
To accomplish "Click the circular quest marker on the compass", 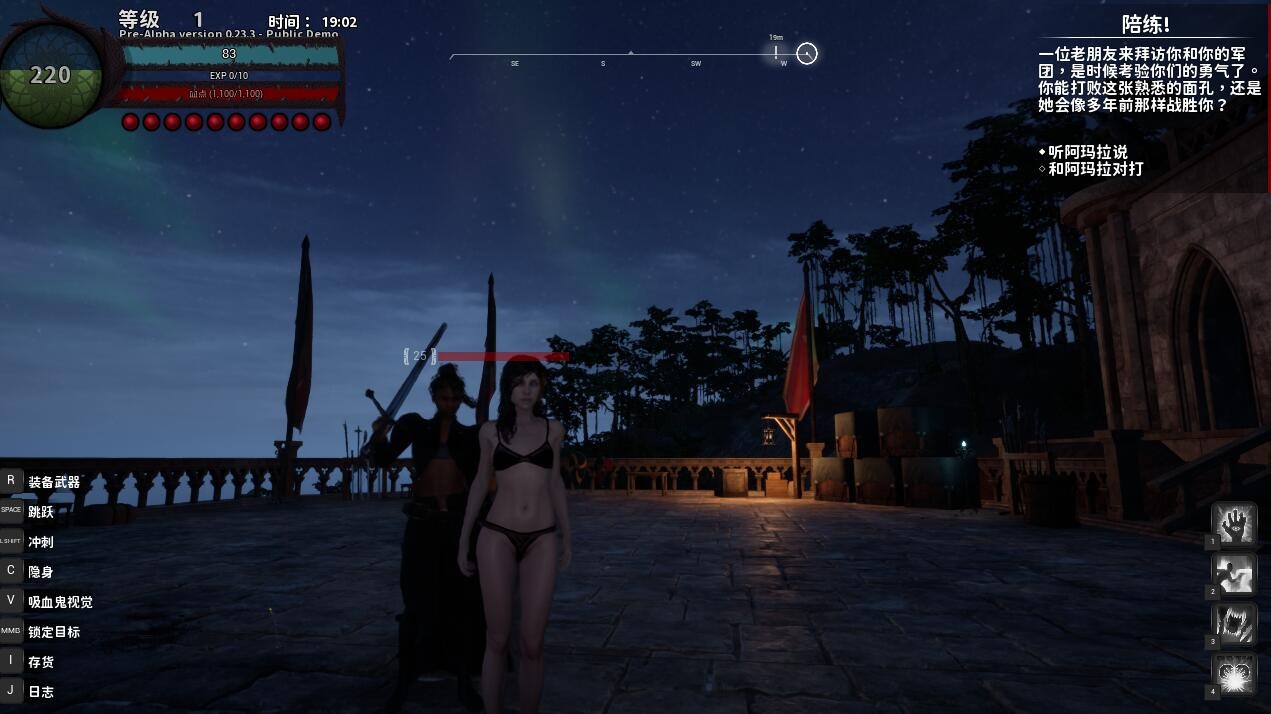I will 807,53.
